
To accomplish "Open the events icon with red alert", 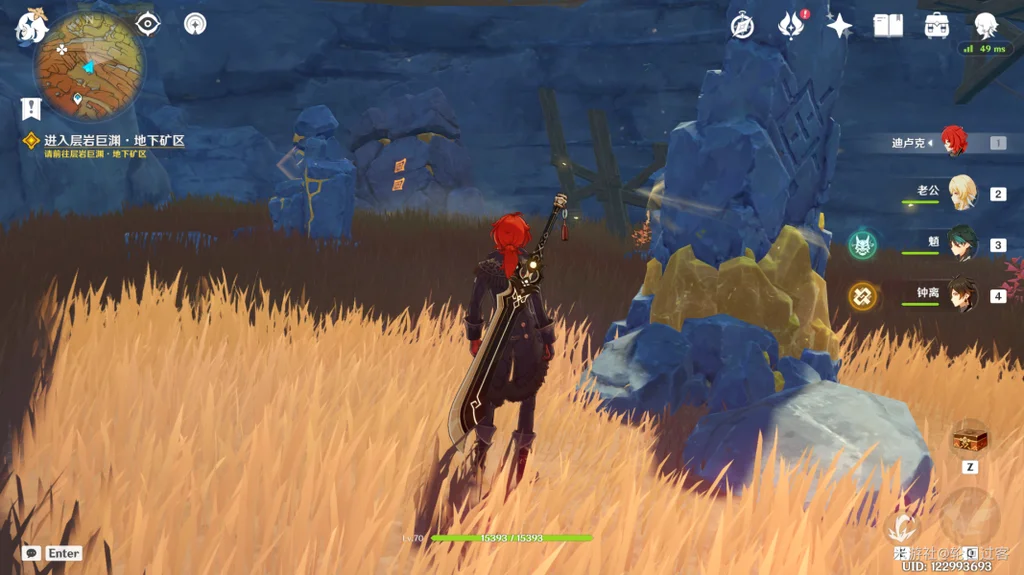I will click(791, 26).
